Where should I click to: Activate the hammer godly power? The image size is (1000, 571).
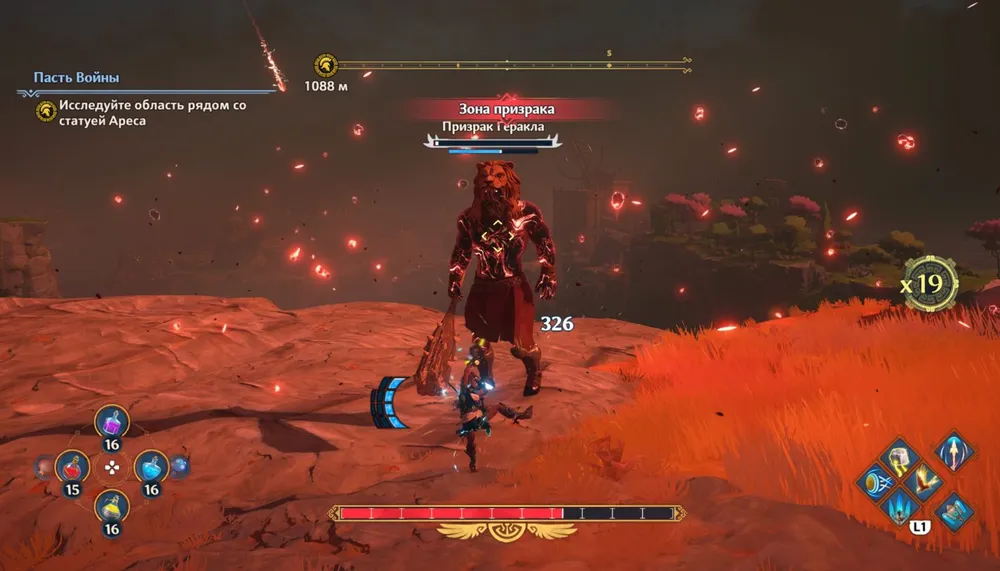(x=898, y=458)
